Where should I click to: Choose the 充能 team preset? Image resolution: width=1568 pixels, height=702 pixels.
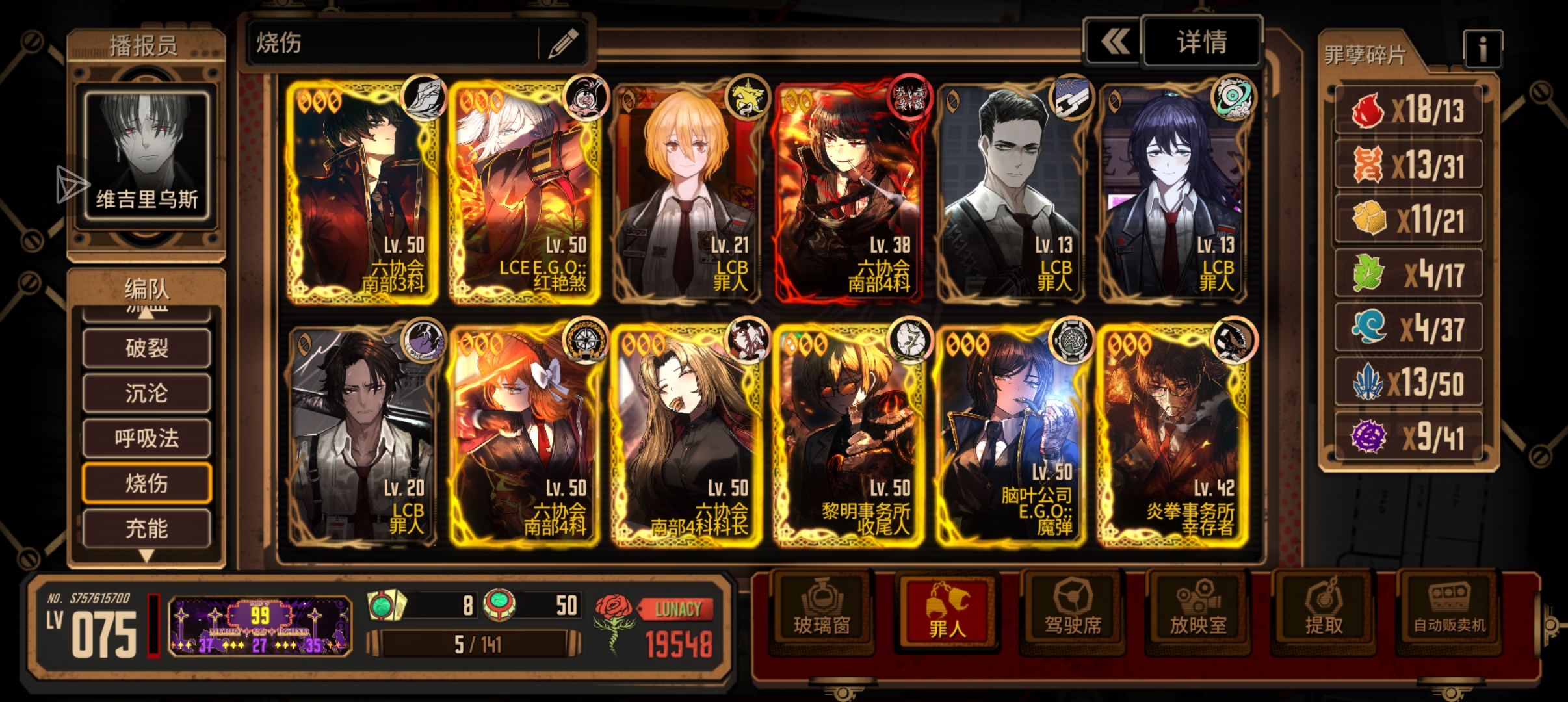pyautogui.click(x=147, y=528)
